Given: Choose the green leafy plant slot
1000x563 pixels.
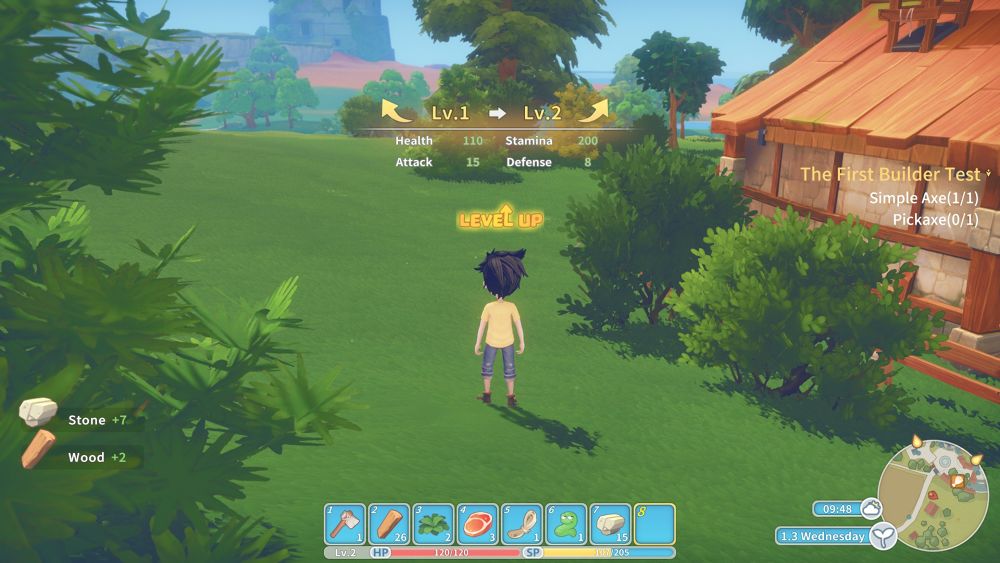Looking at the screenshot, I should click(x=433, y=524).
